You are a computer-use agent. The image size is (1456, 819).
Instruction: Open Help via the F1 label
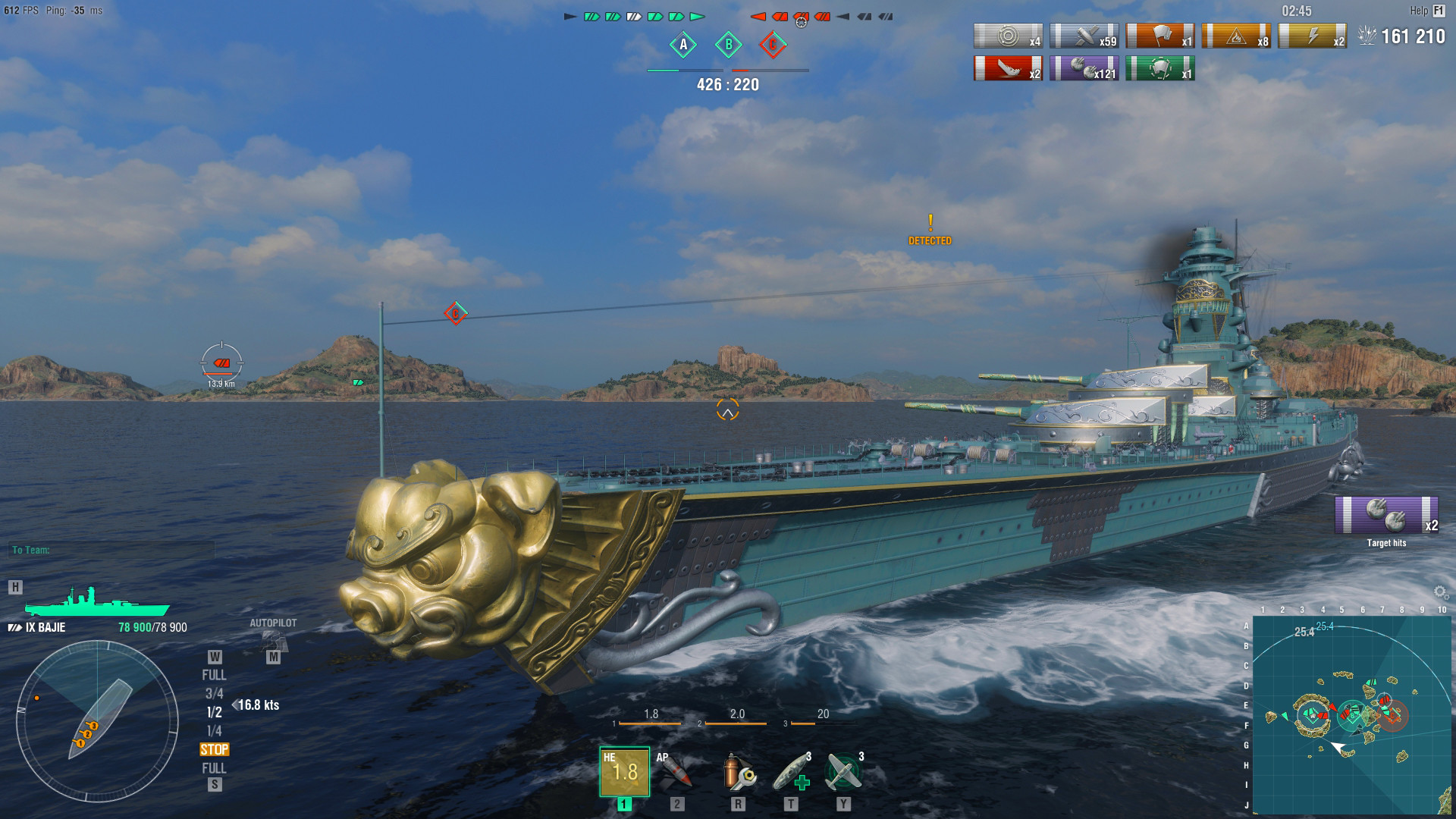(1440, 11)
